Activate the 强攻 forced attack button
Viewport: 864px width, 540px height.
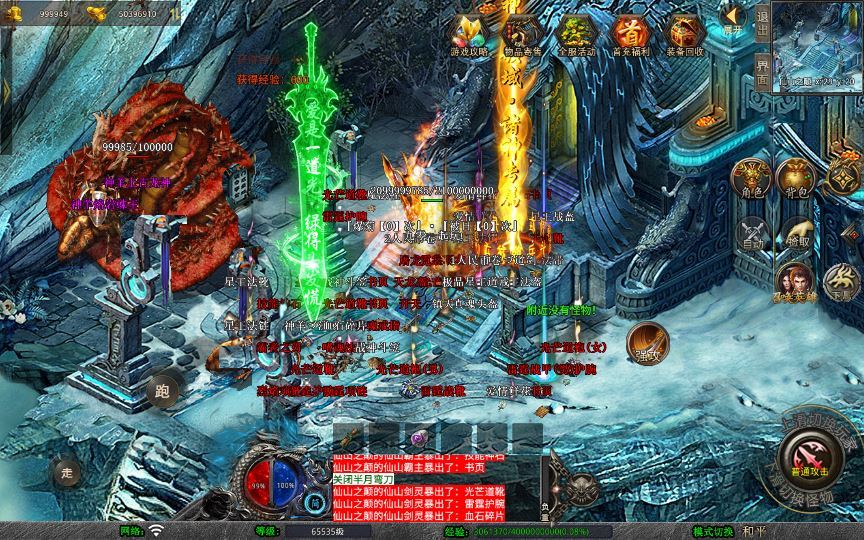point(647,342)
